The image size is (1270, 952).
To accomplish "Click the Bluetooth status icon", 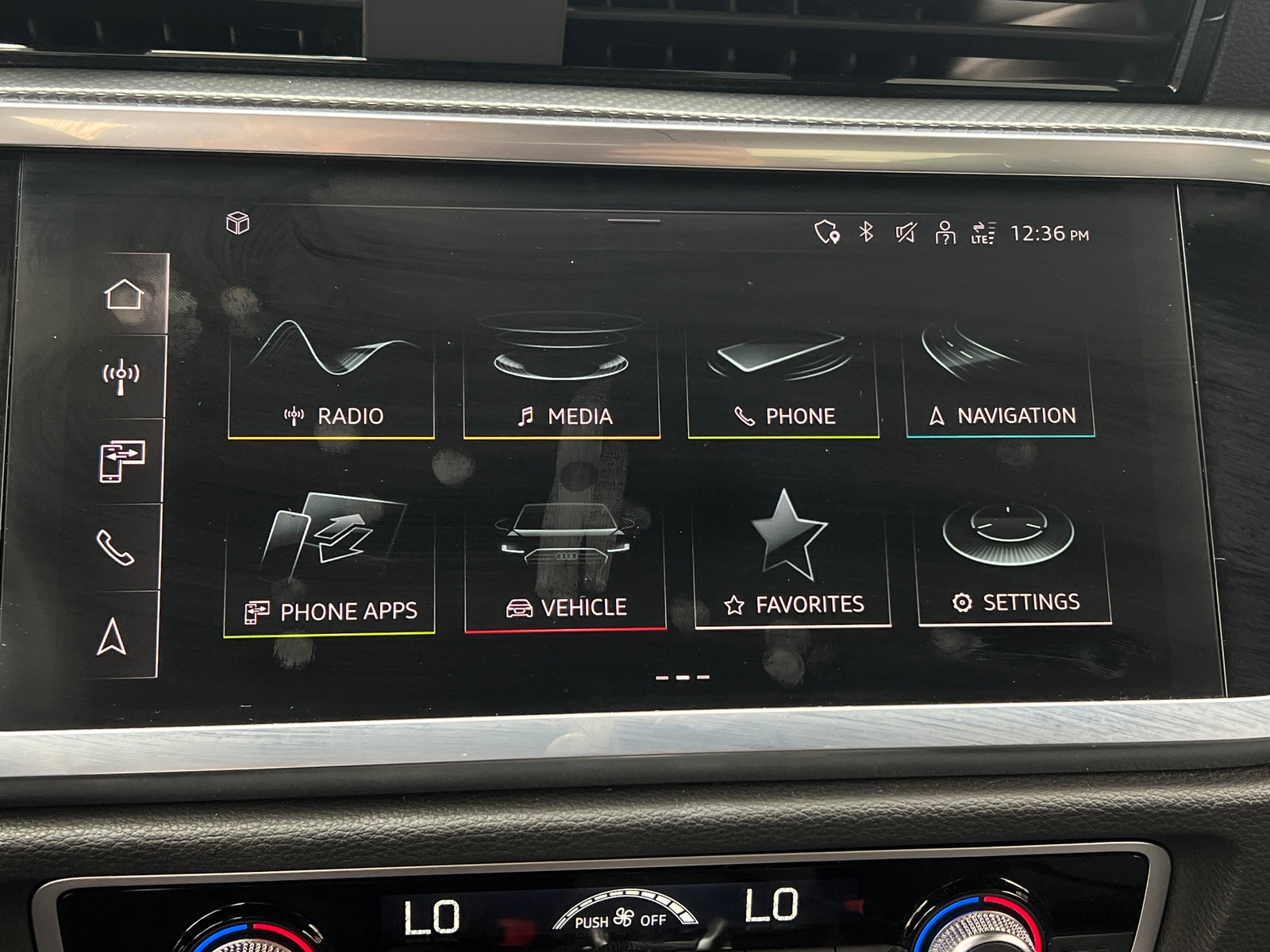I will (x=867, y=232).
